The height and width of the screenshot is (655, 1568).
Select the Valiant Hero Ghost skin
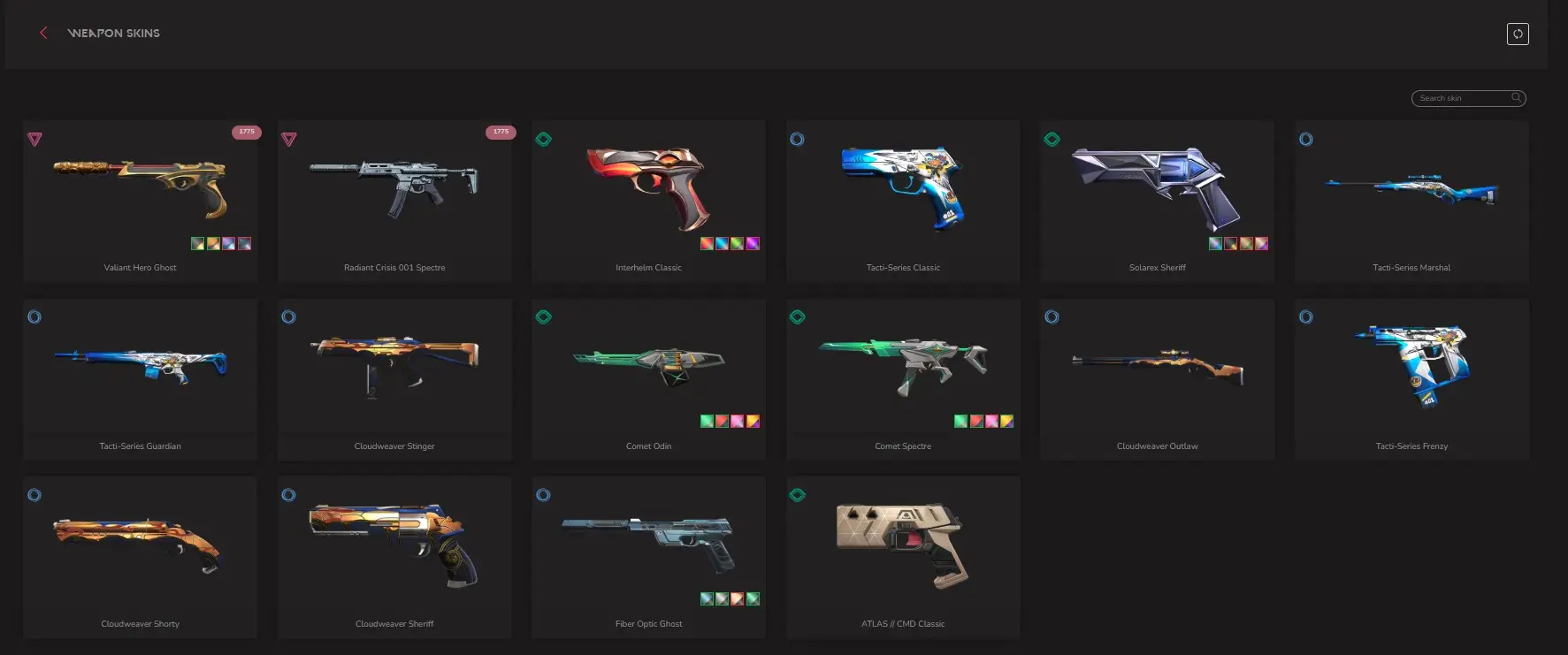[x=141, y=202]
